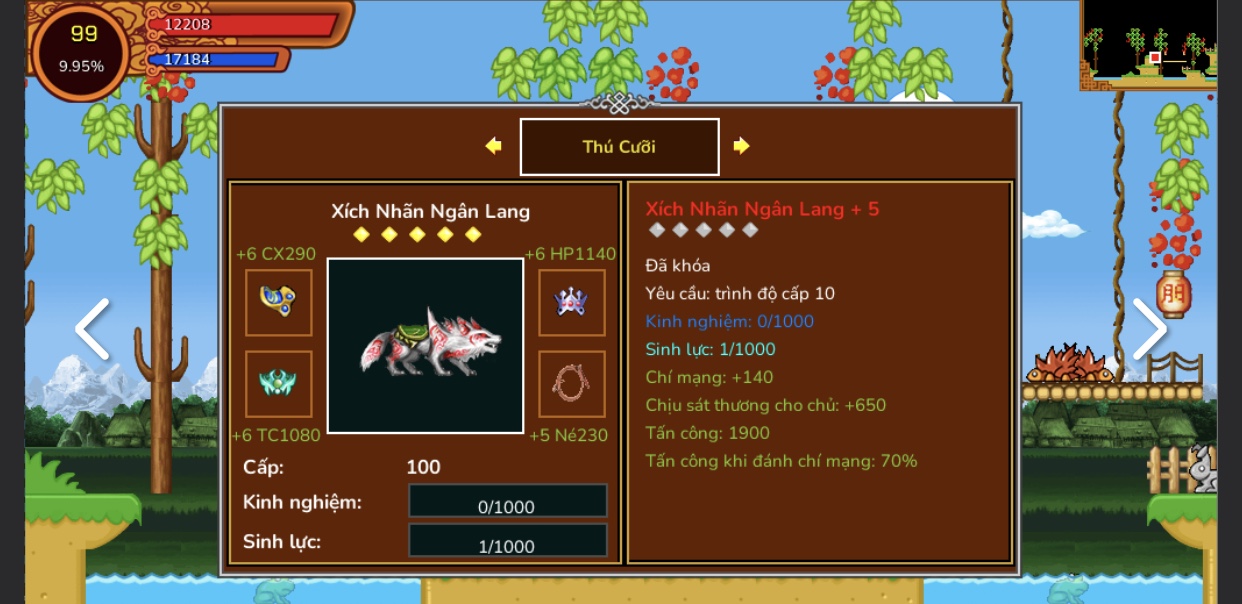Image resolution: width=1242 pixels, height=604 pixels.
Task: Switch to next category with yellow right arrow
Action: pyautogui.click(x=741, y=146)
